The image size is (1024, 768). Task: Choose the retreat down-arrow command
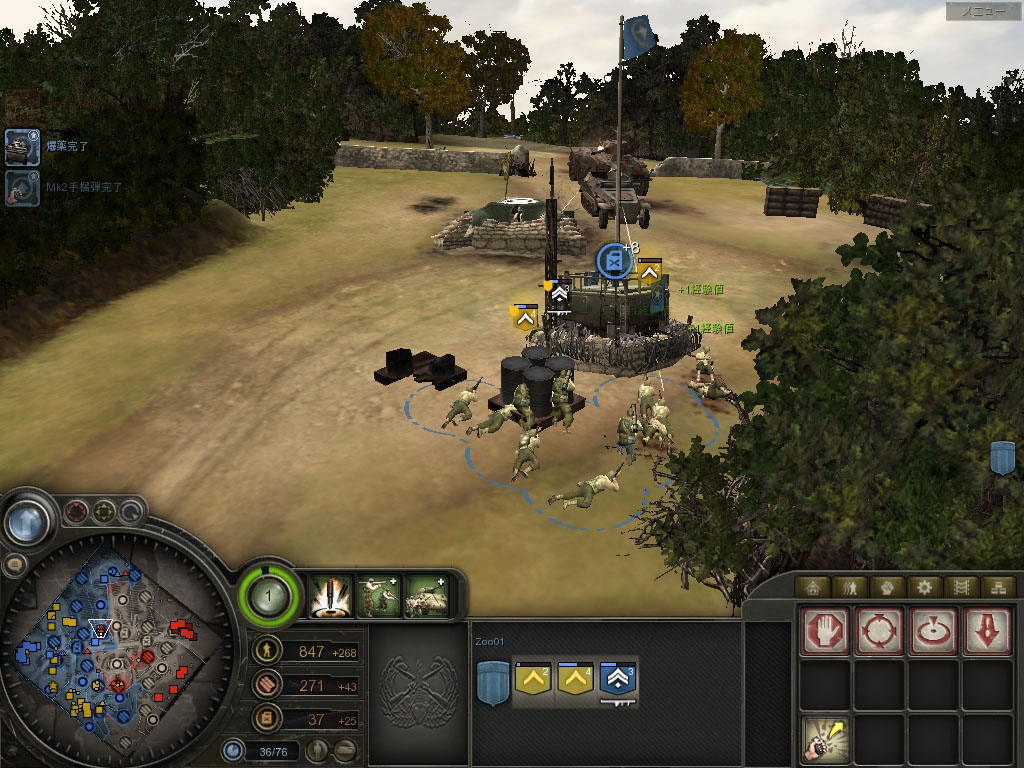[986, 631]
